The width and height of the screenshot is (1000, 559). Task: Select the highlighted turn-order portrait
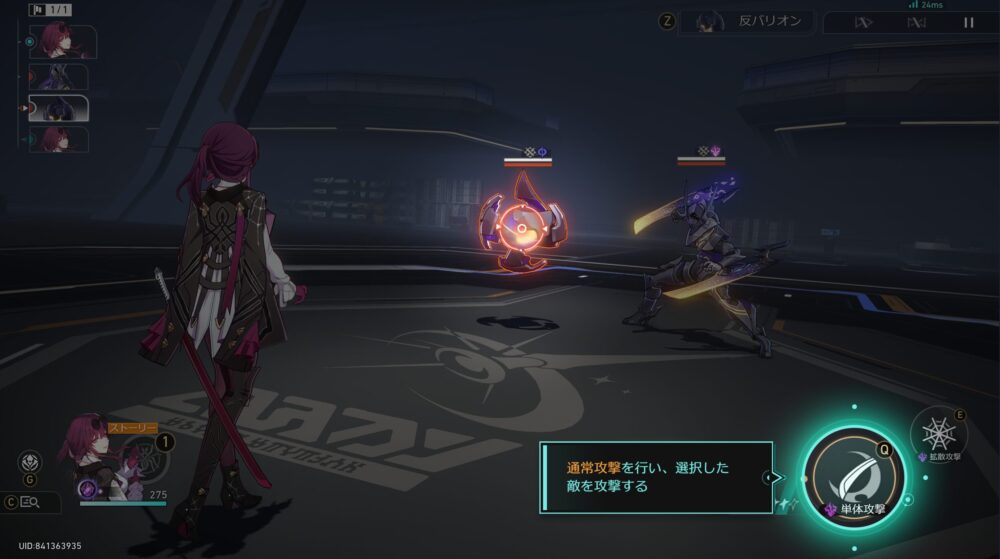58,108
